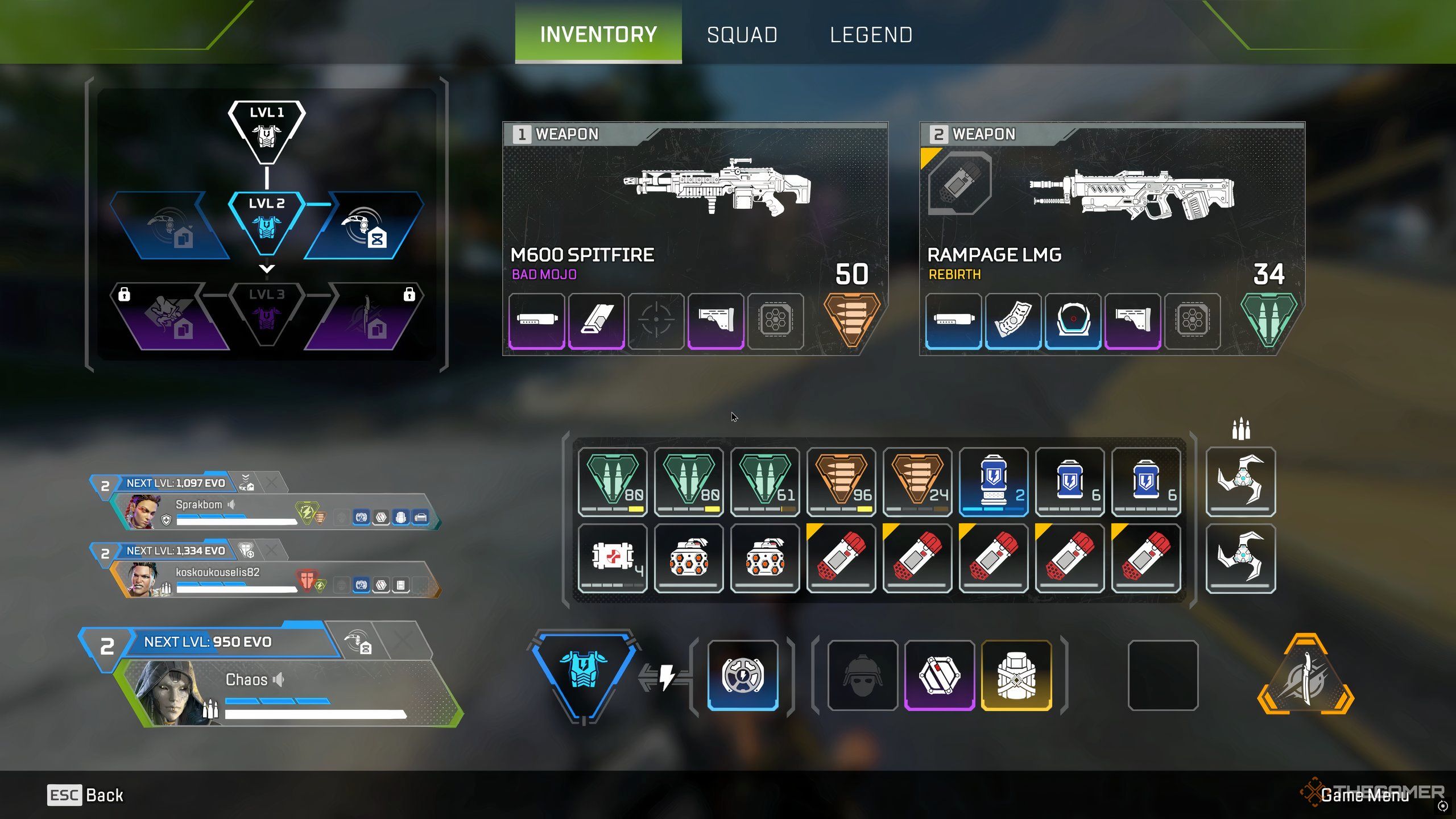The image size is (1456, 819).
Task: Open the gold backpack slot
Action: (x=1016, y=675)
